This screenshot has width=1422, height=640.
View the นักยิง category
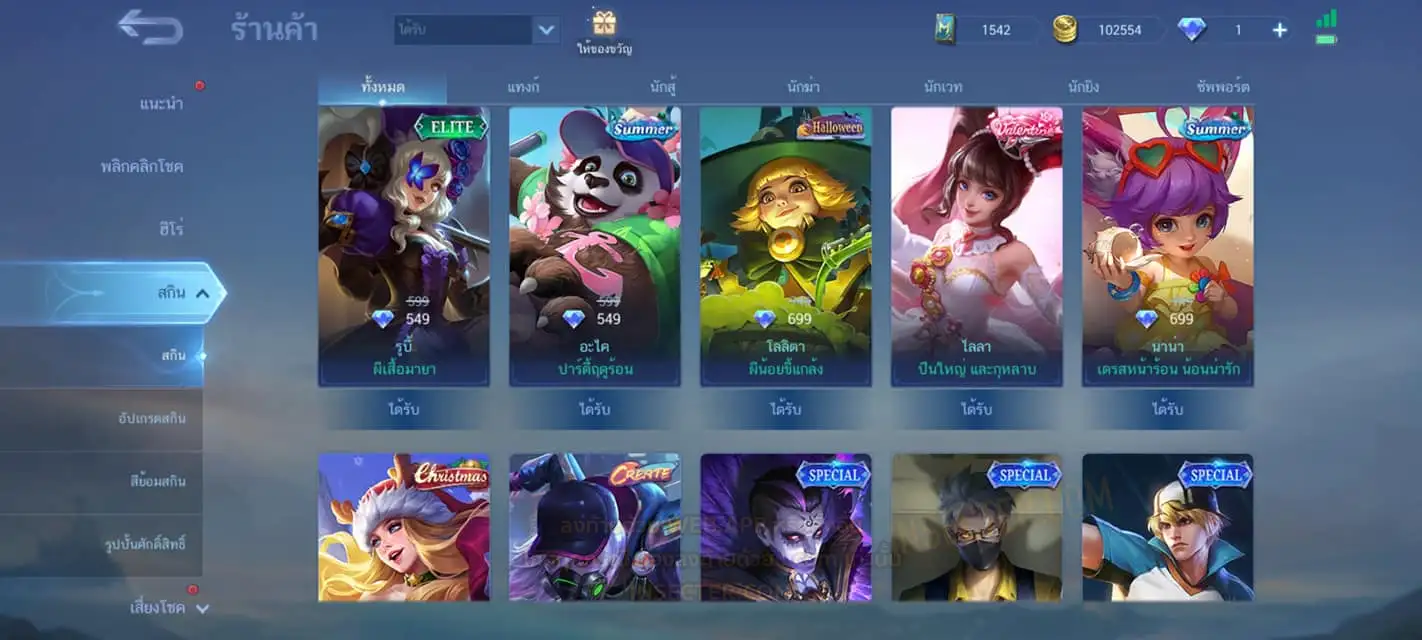click(1083, 87)
